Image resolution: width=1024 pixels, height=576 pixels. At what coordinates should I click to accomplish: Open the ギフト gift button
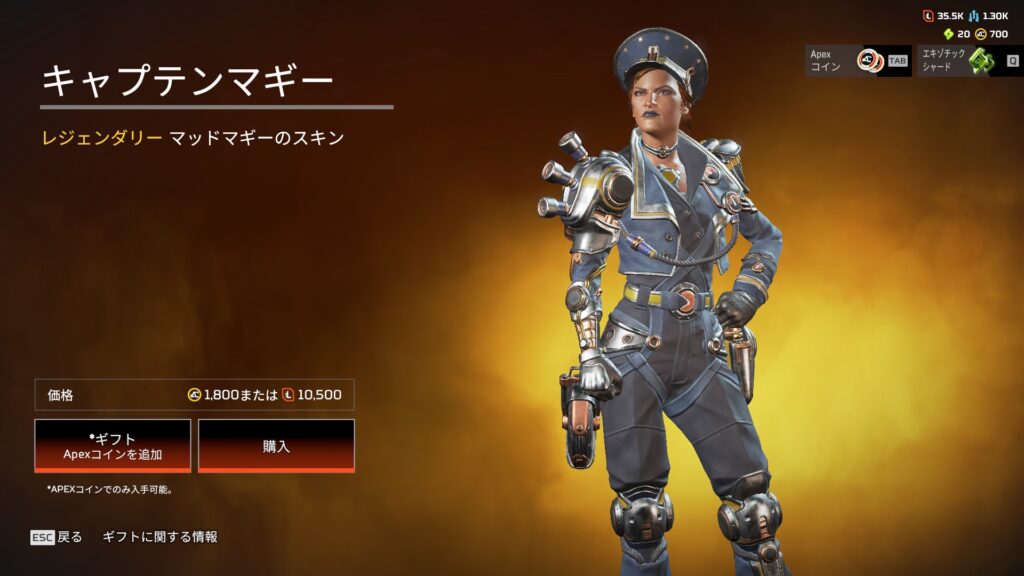click(x=112, y=445)
